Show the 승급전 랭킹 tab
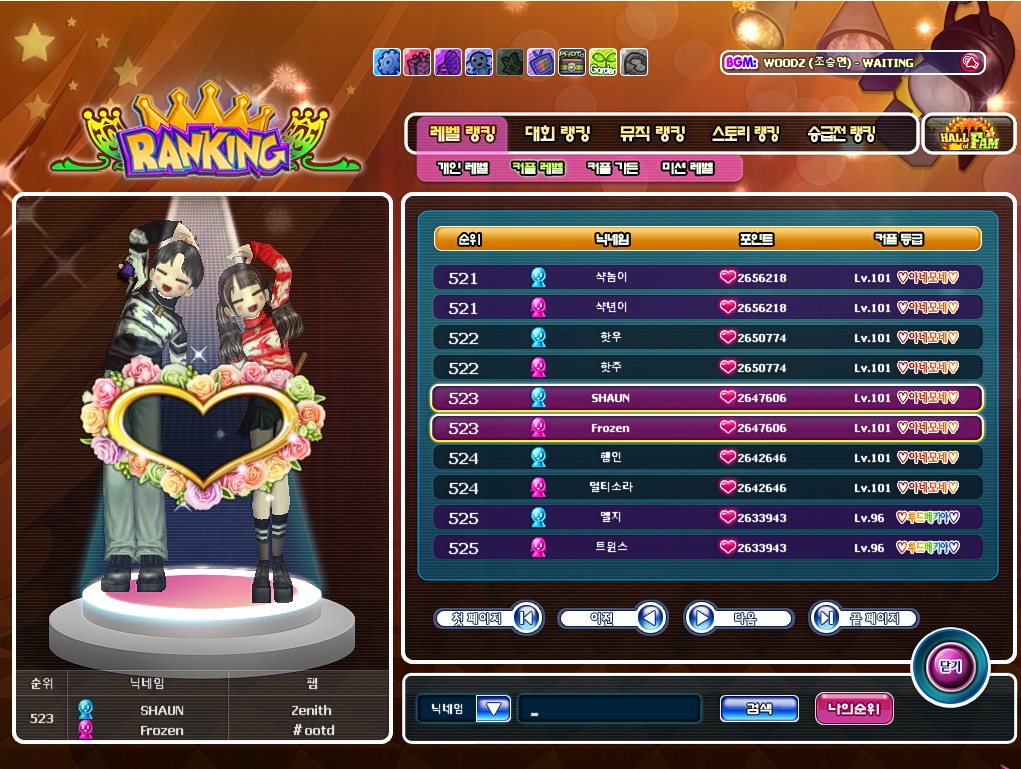 [x=841, y=133]
